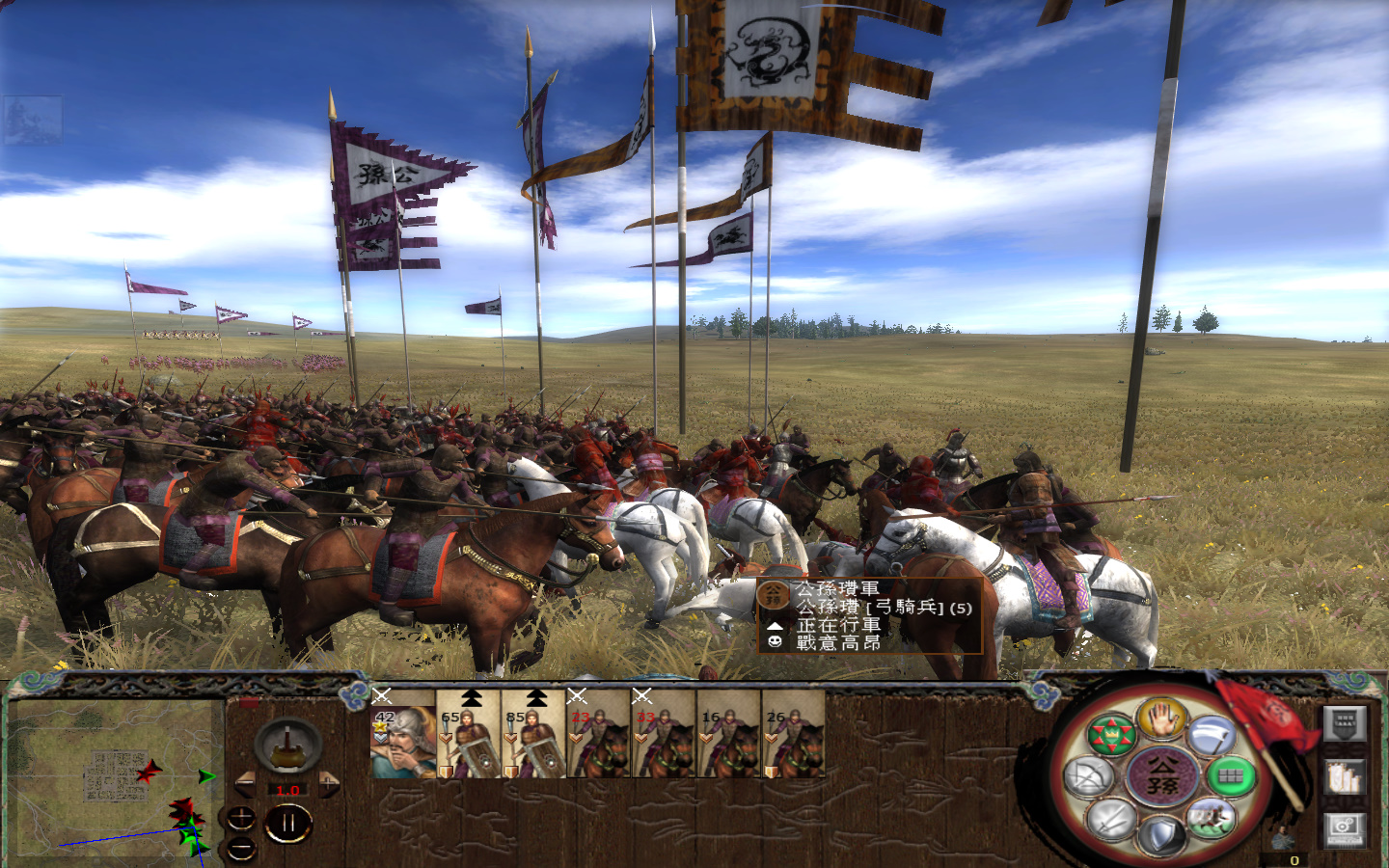The height and width of the screenshot is (868, 1389).
Task: Toggle guard mode with the shield icon
Action: point(1160,833)
